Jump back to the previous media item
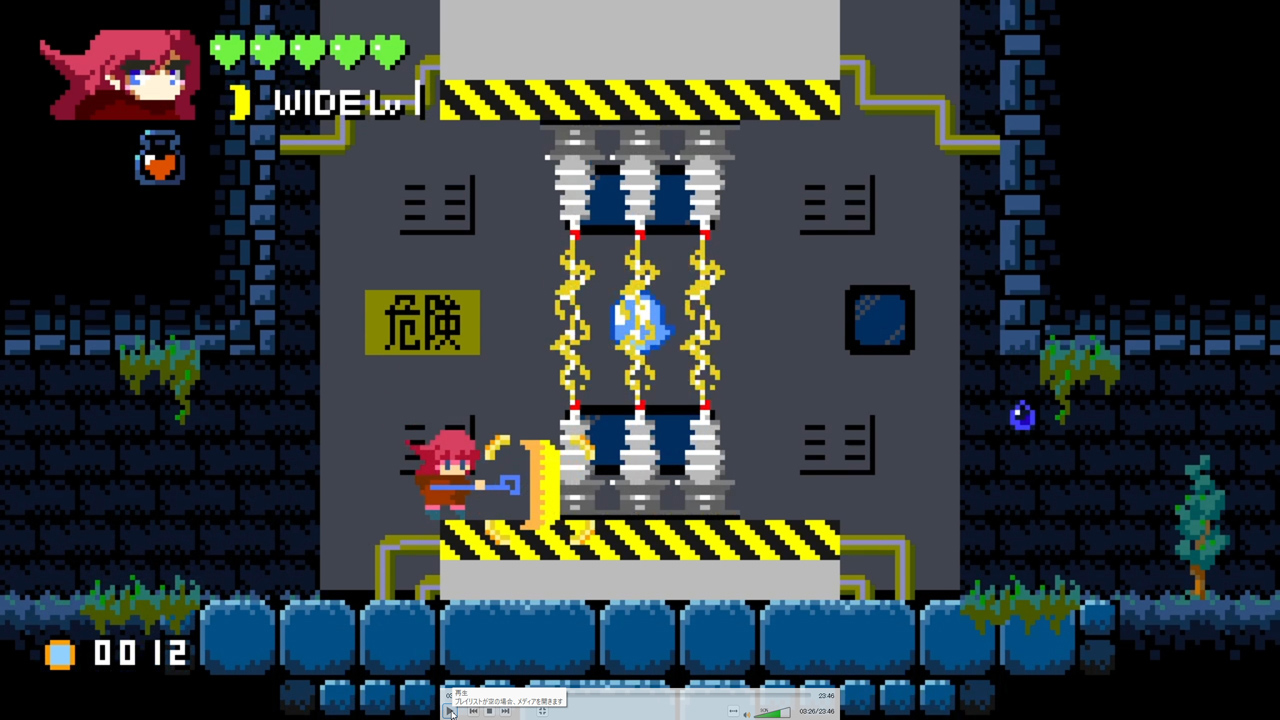The width and height of the screenshot is (1280, 720). tap(473, 711)
